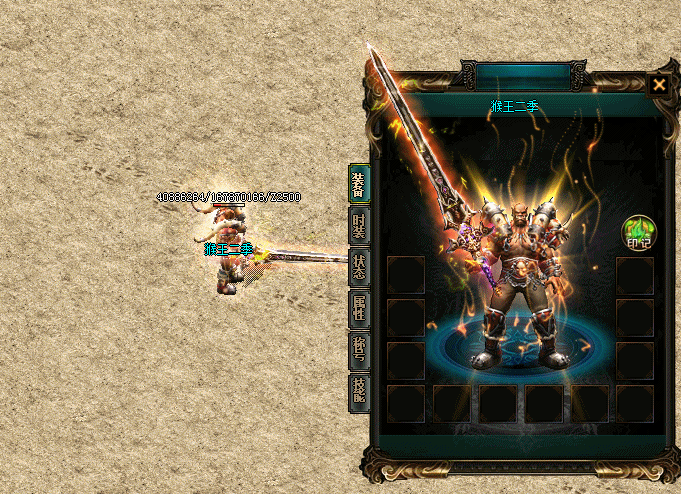Screen dimensions: 681x494
Task: Open the 时装 (Fashion) tab
Action: [359, 226]
